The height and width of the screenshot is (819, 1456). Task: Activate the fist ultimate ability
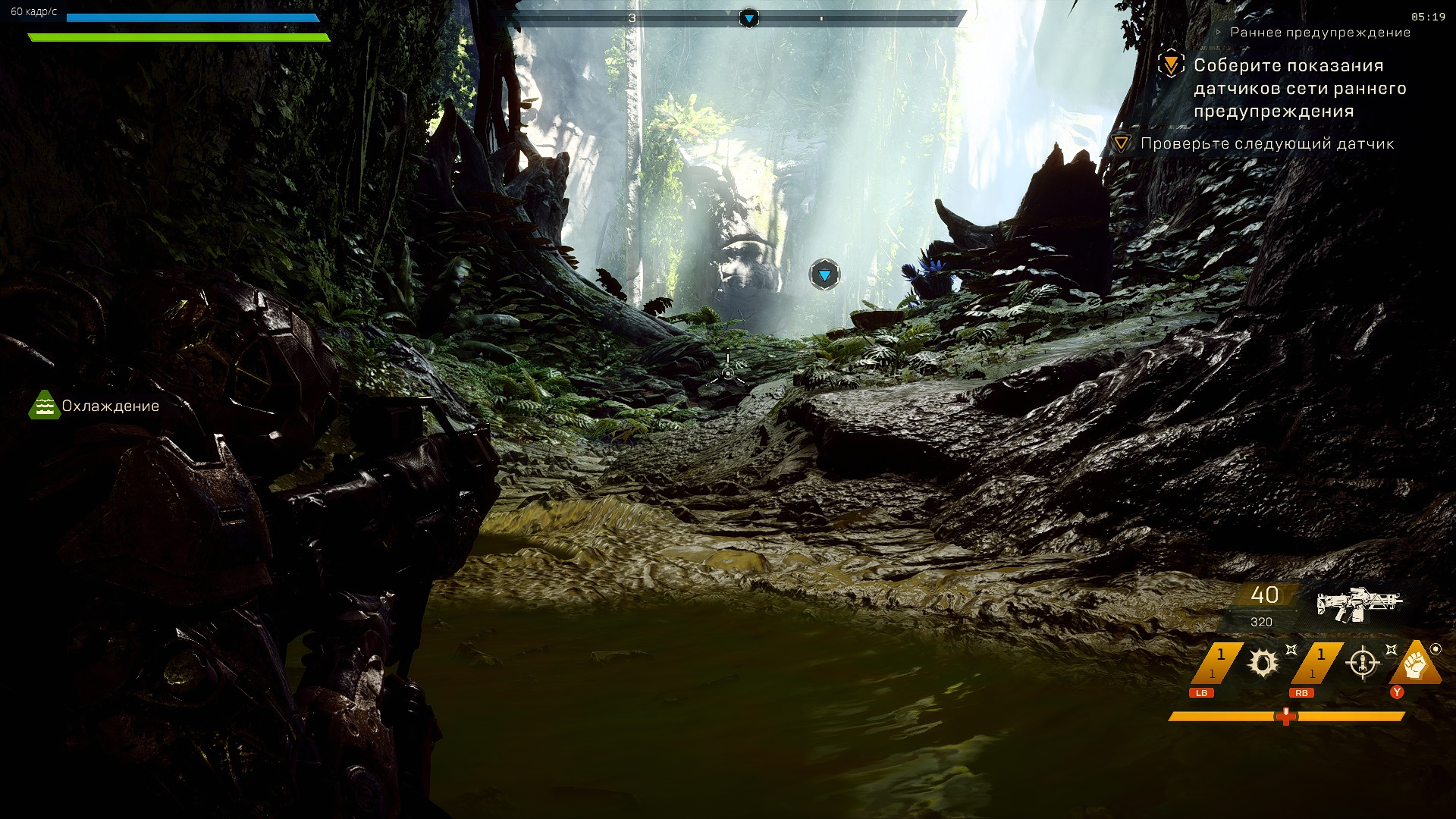point(1414,664)
